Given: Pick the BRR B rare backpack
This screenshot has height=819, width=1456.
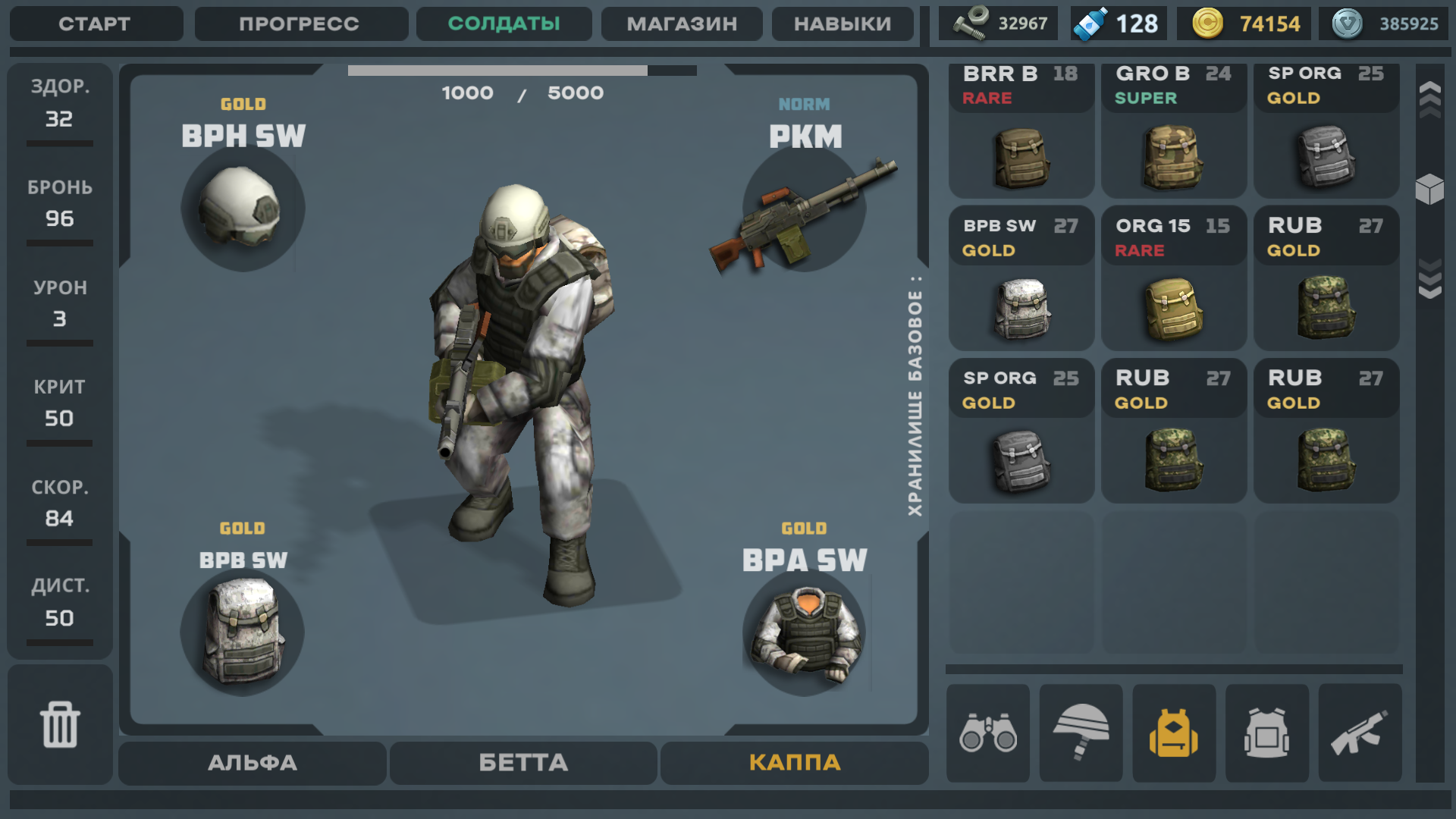Looking at the screenshot, I should point(1021,131).
